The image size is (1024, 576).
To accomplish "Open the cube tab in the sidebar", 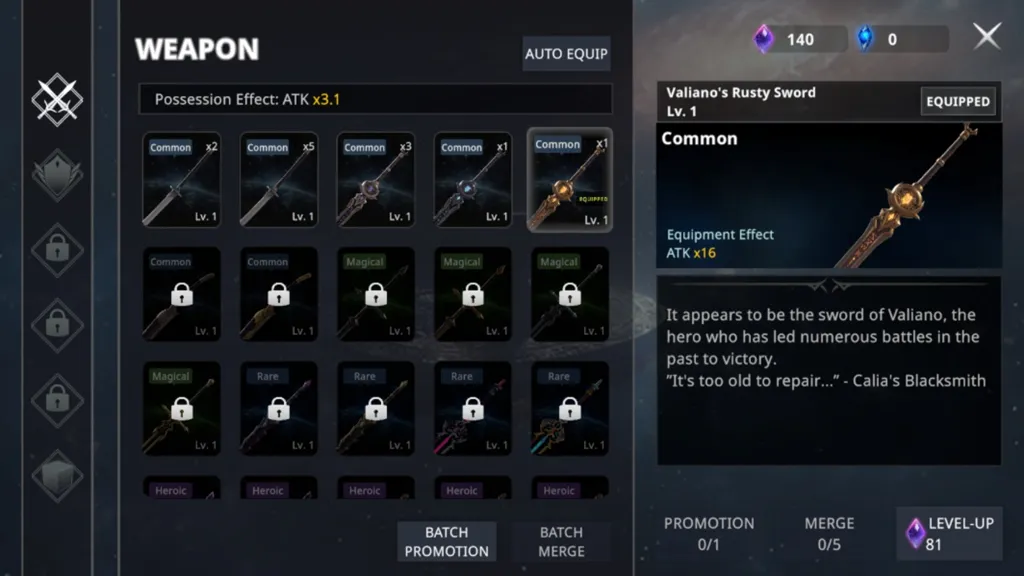I will click(57, 475).
